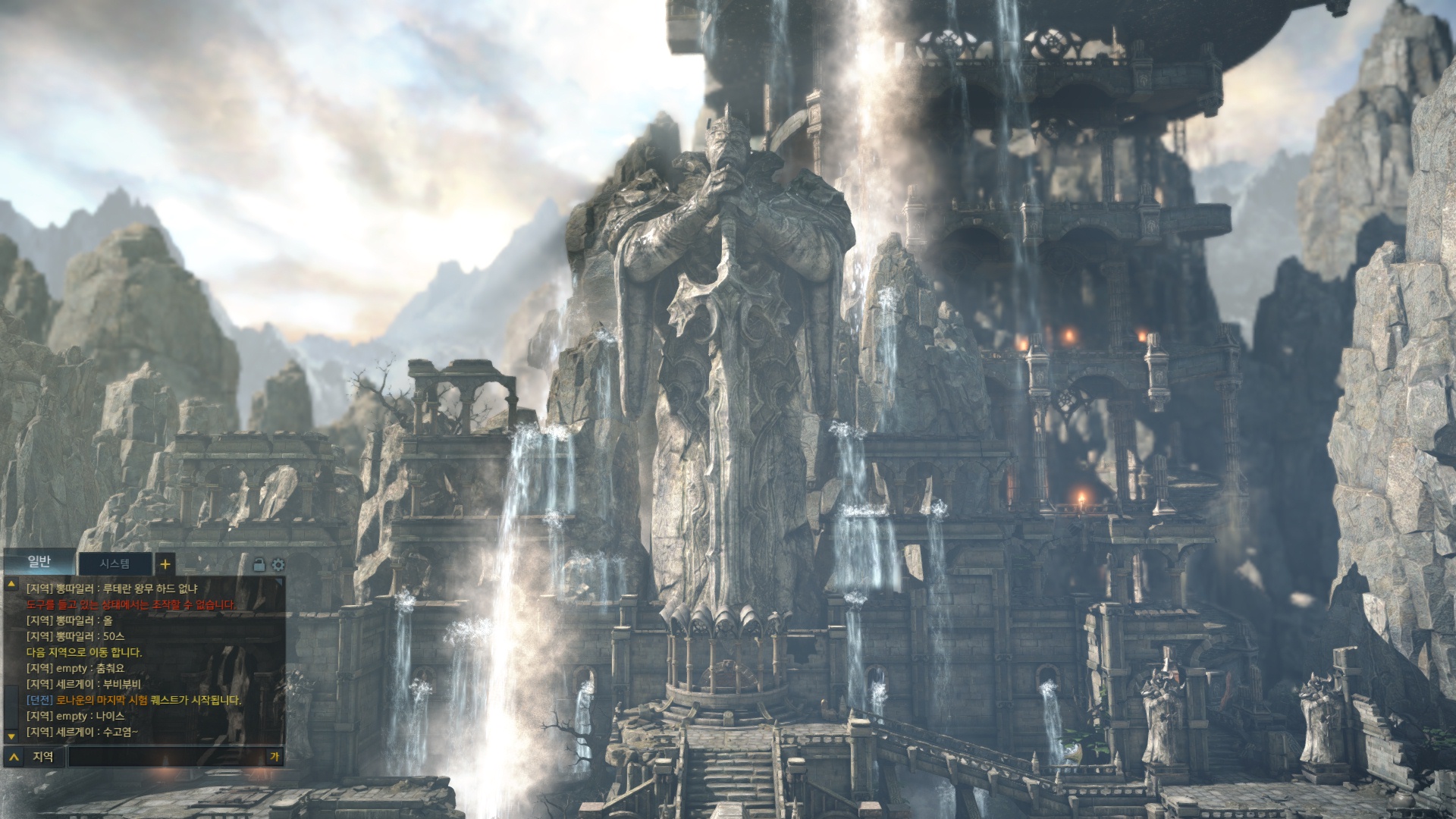Toggle the 가 language input button
The width and height of the screenshot is (1456, 819).
click(x=275, y=756)
